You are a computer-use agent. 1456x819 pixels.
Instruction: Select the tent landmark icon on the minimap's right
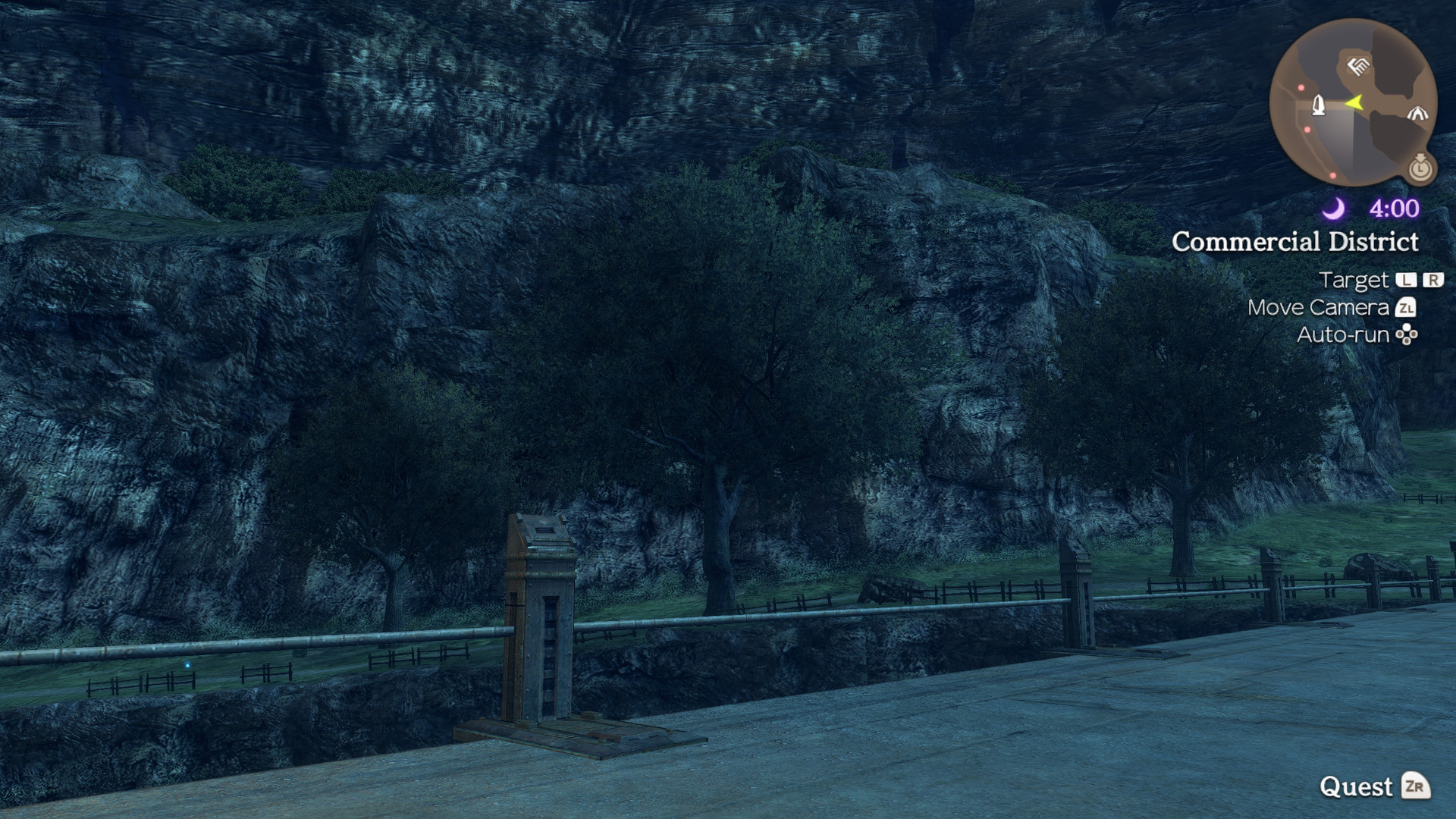point(1418,113)
